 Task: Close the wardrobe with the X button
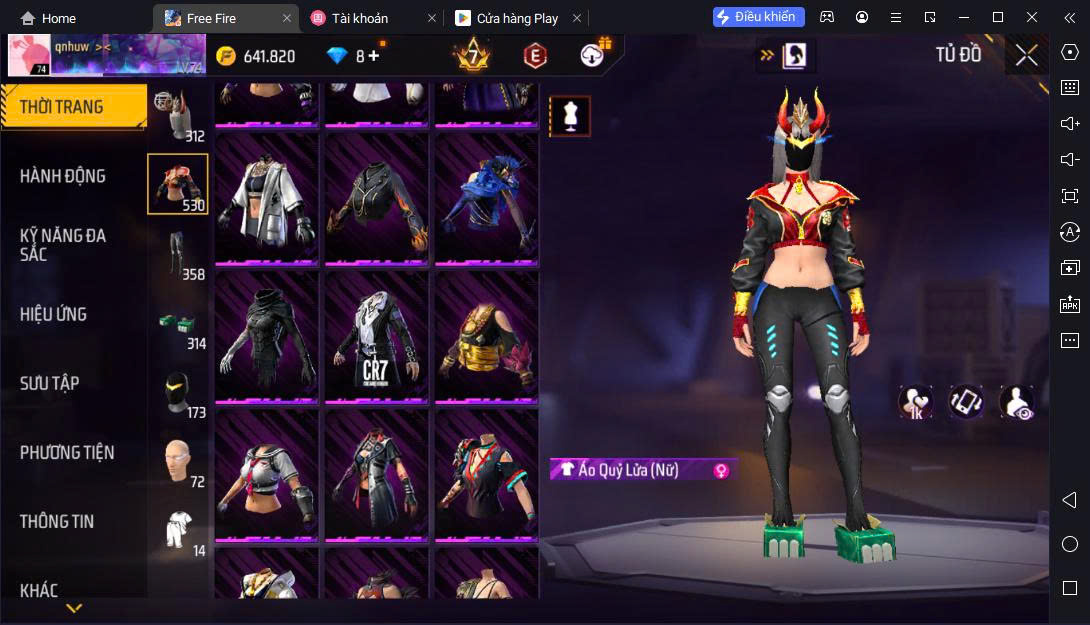1026,55
